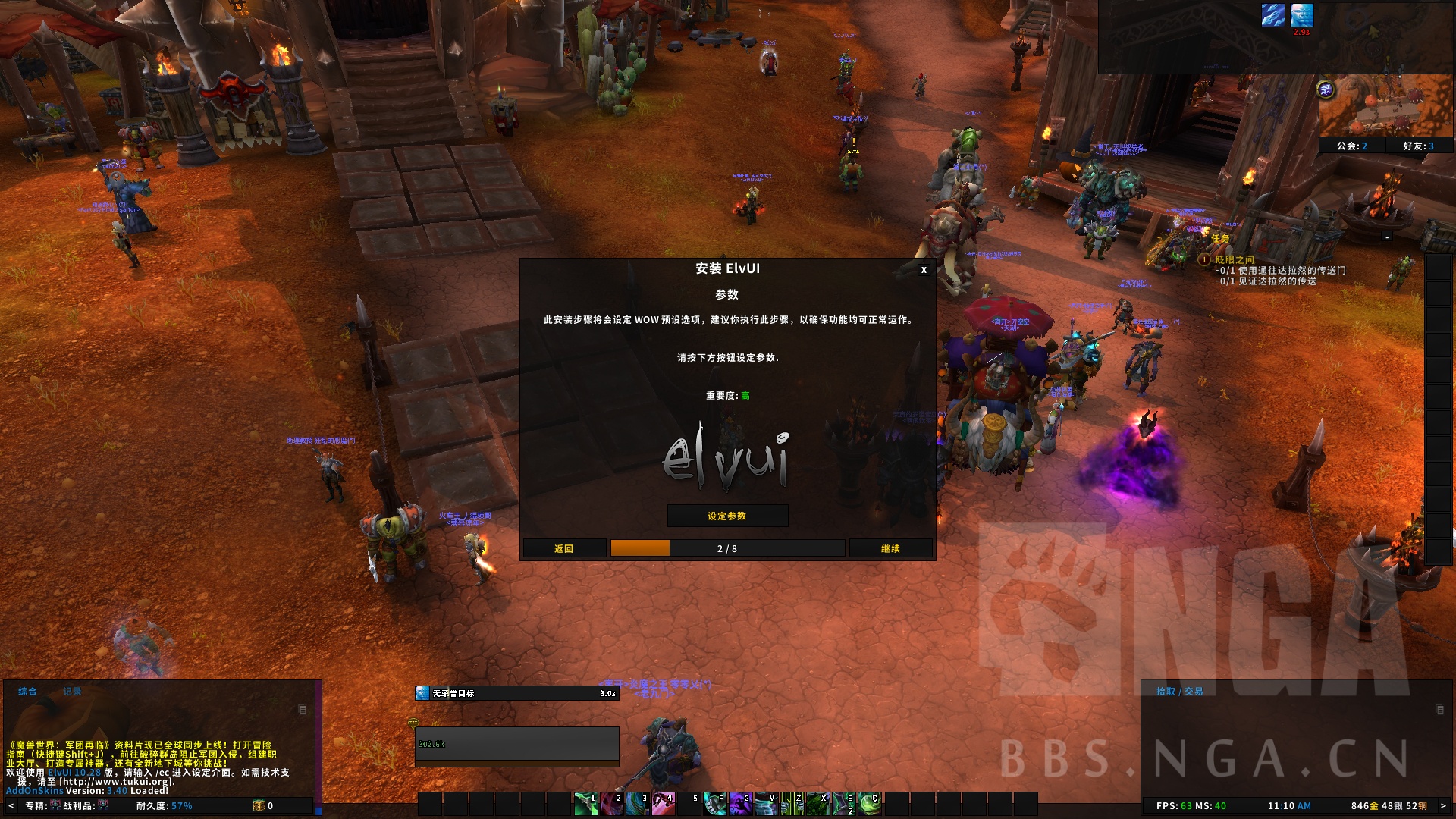The height and width of the screenshot is (819, 1456).
Task: Click the 战利品 loot specialization icon
Action: [103, 806]
